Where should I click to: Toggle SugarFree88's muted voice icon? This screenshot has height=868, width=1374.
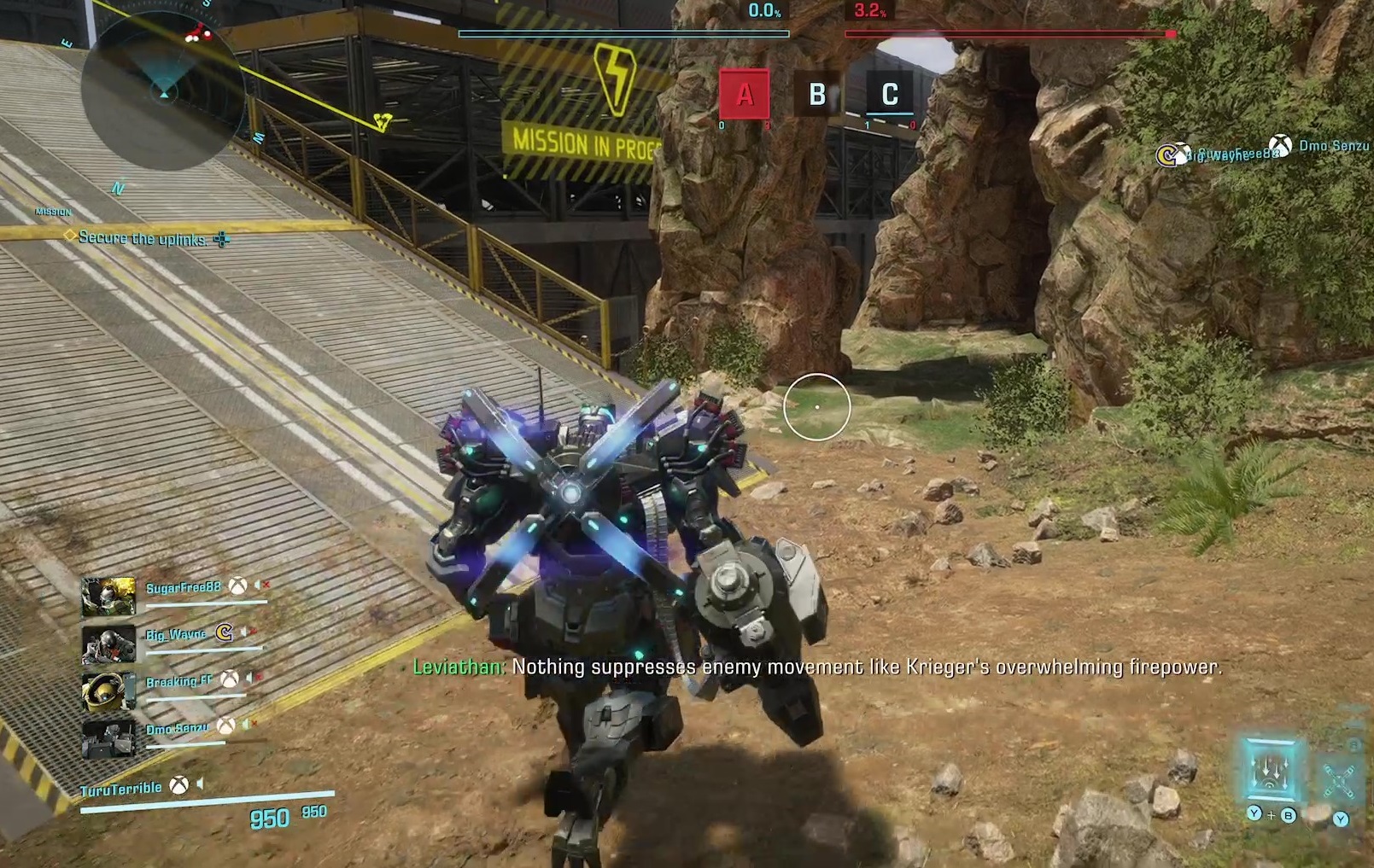click(x=261, y=585)
